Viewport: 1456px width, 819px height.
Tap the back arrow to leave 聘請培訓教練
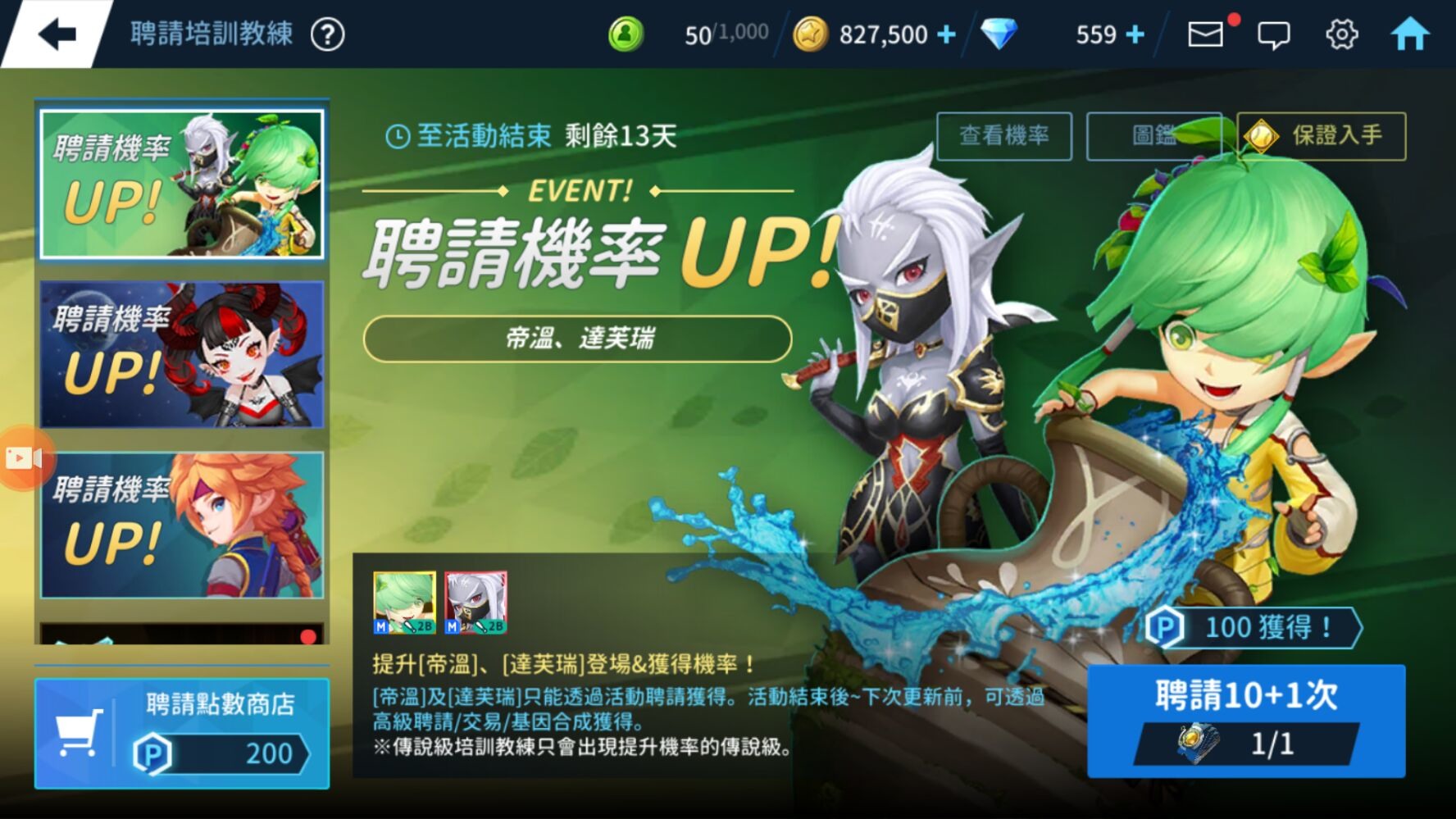click(56, 34)
